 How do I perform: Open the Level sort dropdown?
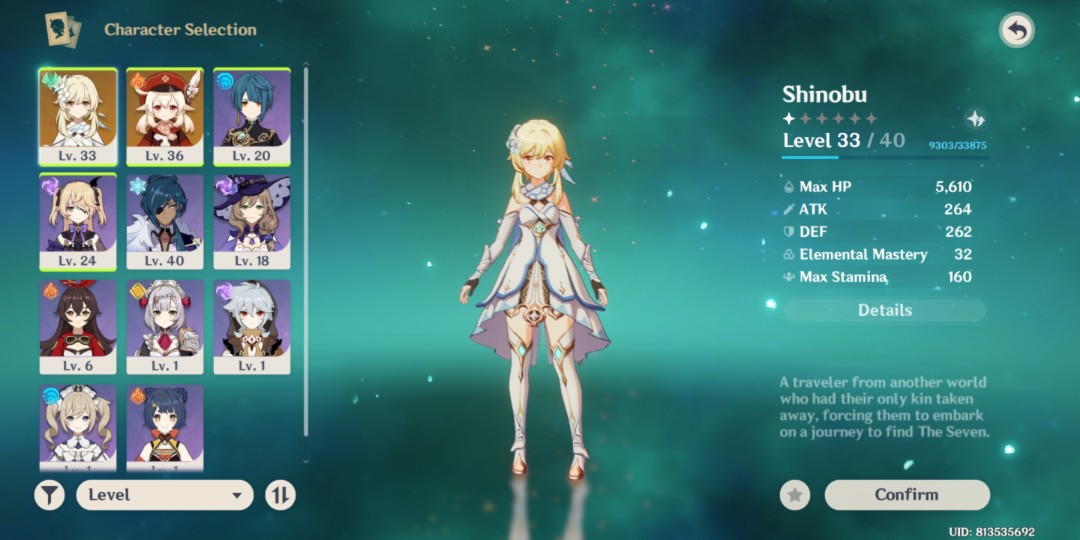[x=165, y=494]
